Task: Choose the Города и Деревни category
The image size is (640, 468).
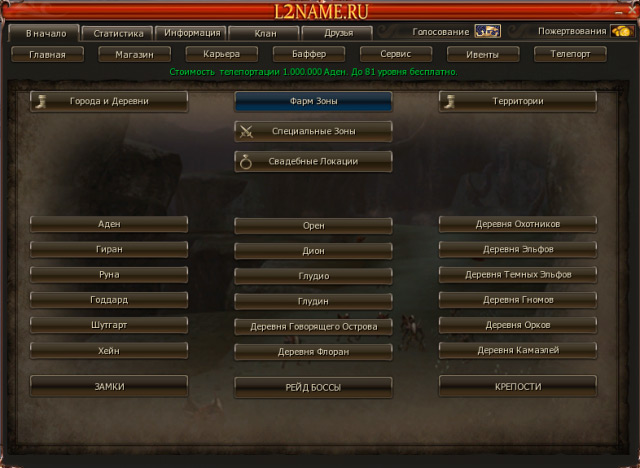Action: tap(109, 101)
